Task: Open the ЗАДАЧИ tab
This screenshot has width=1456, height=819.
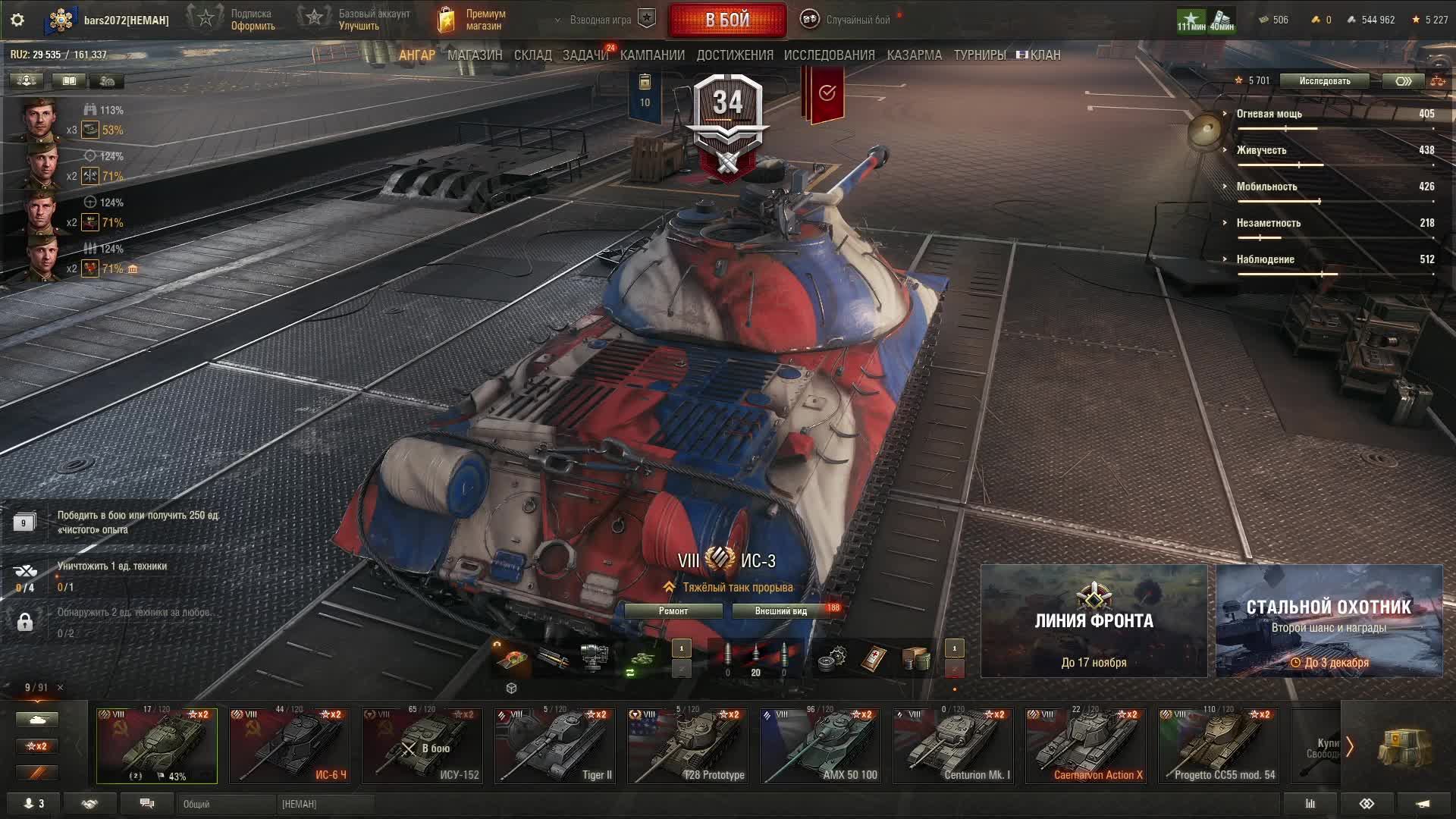Action: (585, 55)
